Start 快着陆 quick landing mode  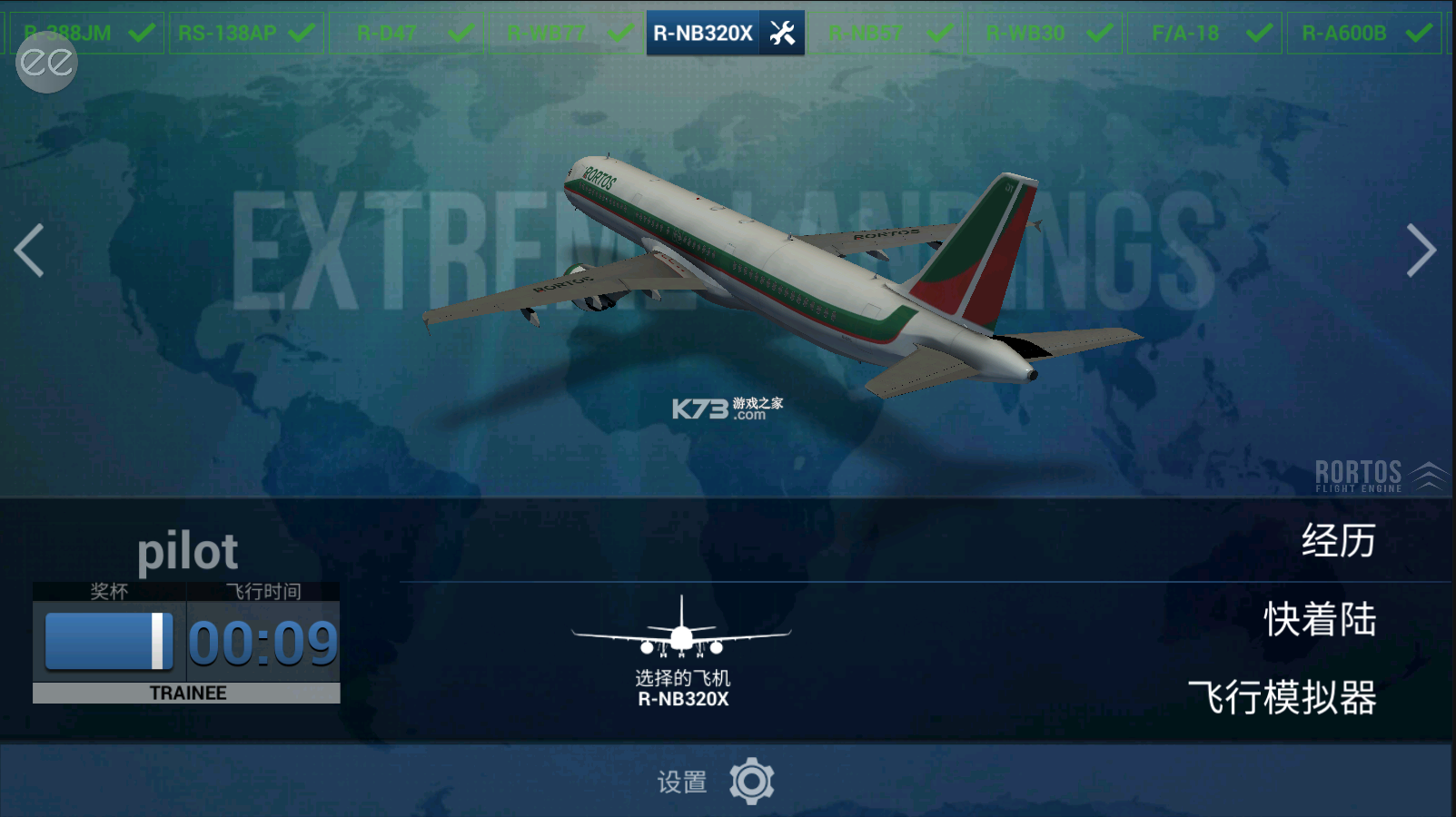[1320, 620]
